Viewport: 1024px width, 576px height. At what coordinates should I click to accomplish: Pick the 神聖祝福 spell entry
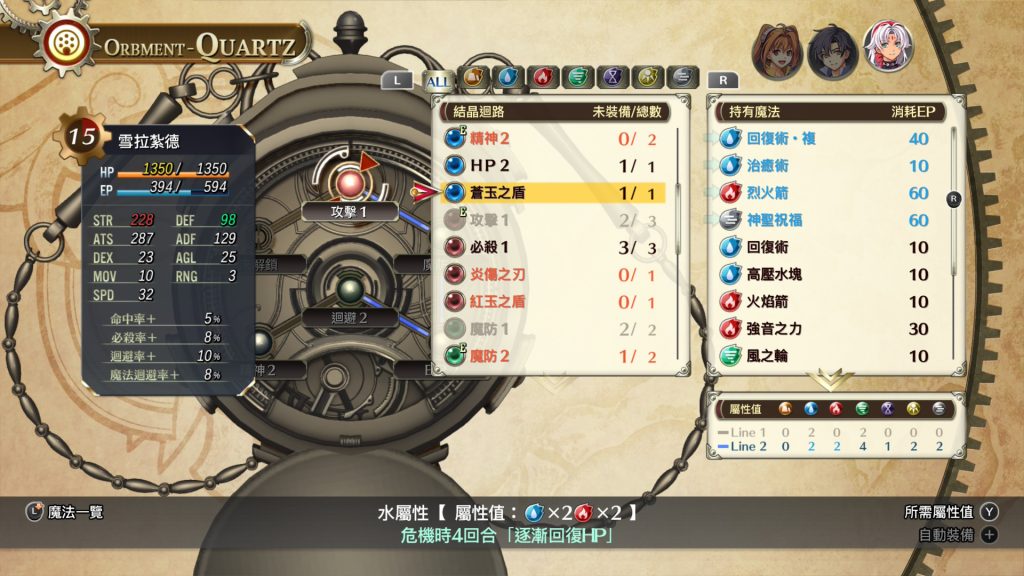pyautogui.click(x=829, y=220)
